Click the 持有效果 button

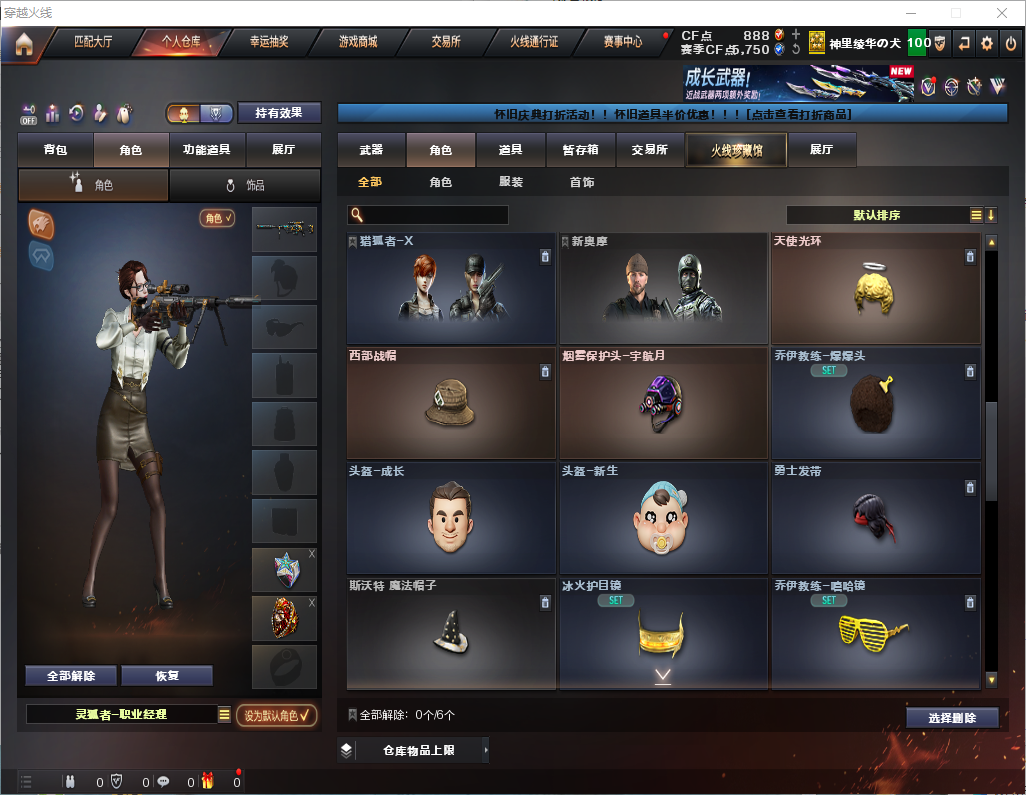point(279,113)
